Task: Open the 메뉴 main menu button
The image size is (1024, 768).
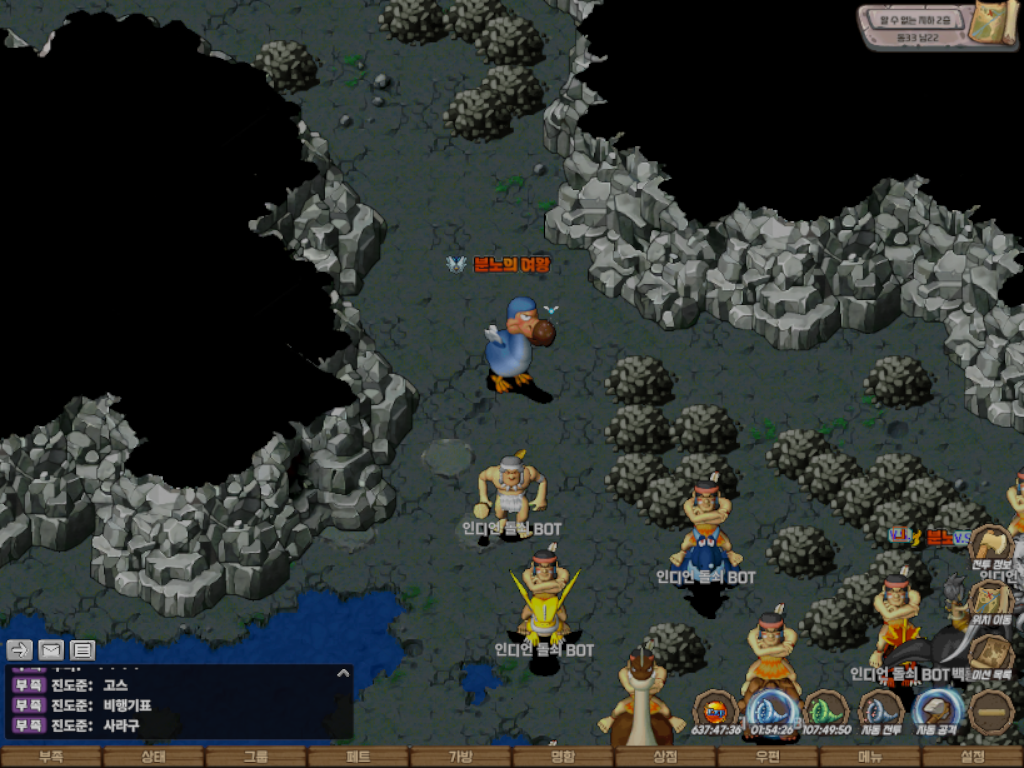Action: [870, 757]
